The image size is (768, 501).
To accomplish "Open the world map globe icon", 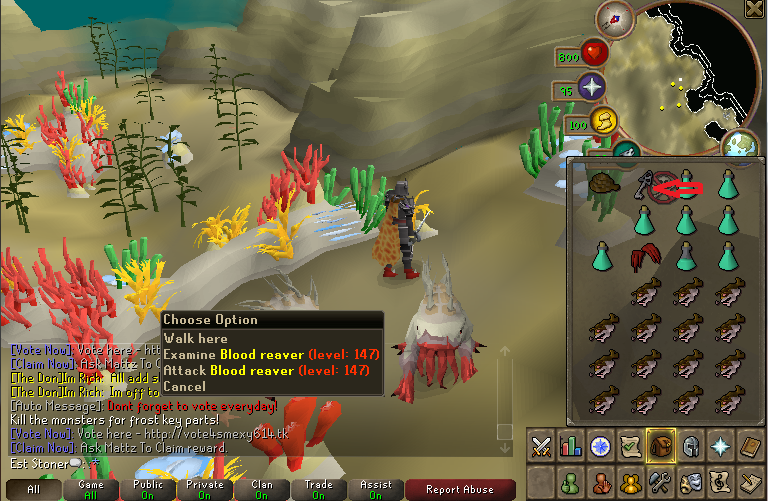I will pos(743,145).
